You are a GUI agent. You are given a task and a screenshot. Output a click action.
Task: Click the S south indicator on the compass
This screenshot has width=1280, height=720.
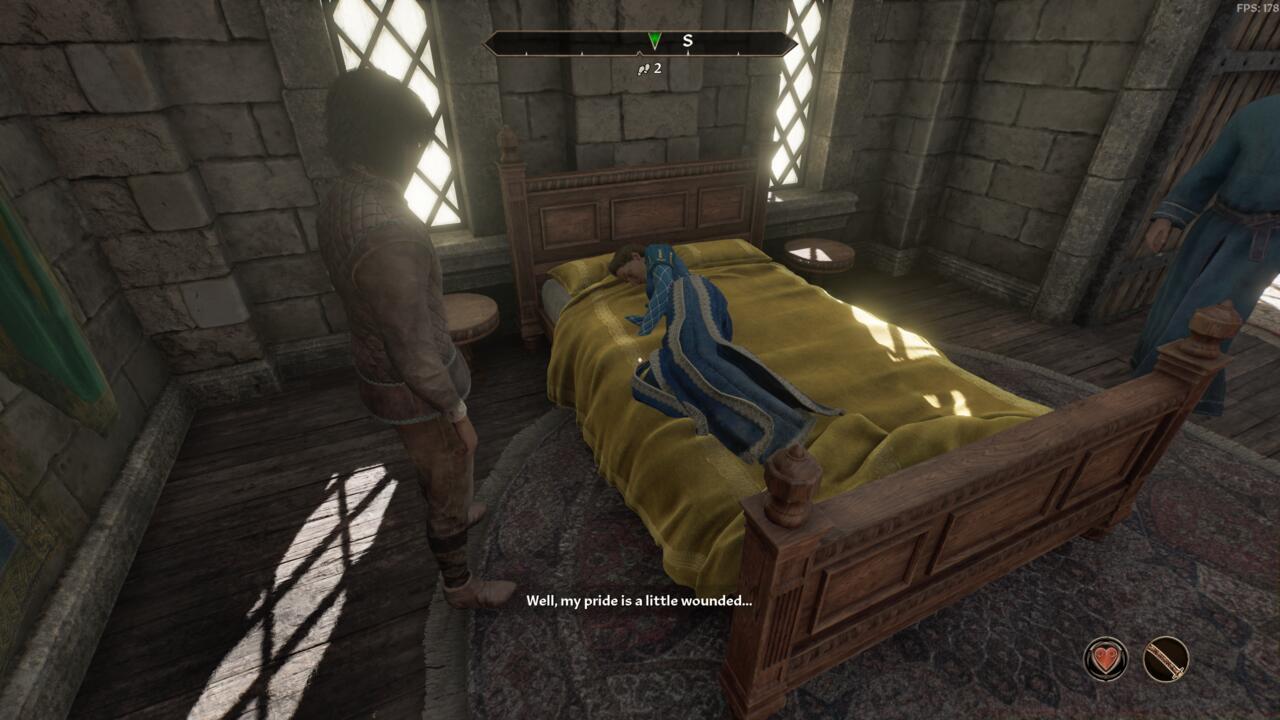685,42
